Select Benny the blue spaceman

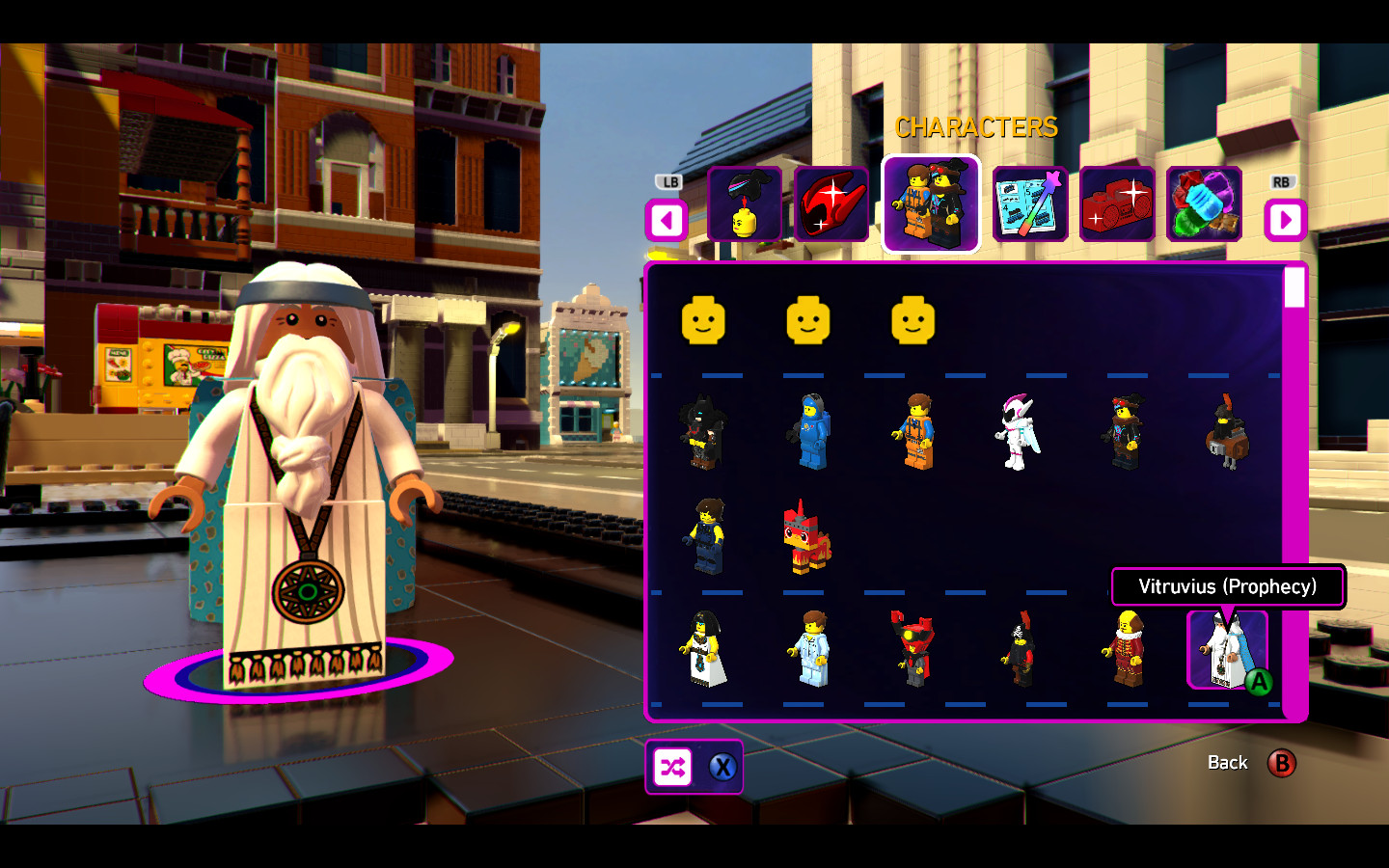tap(811, 429)
